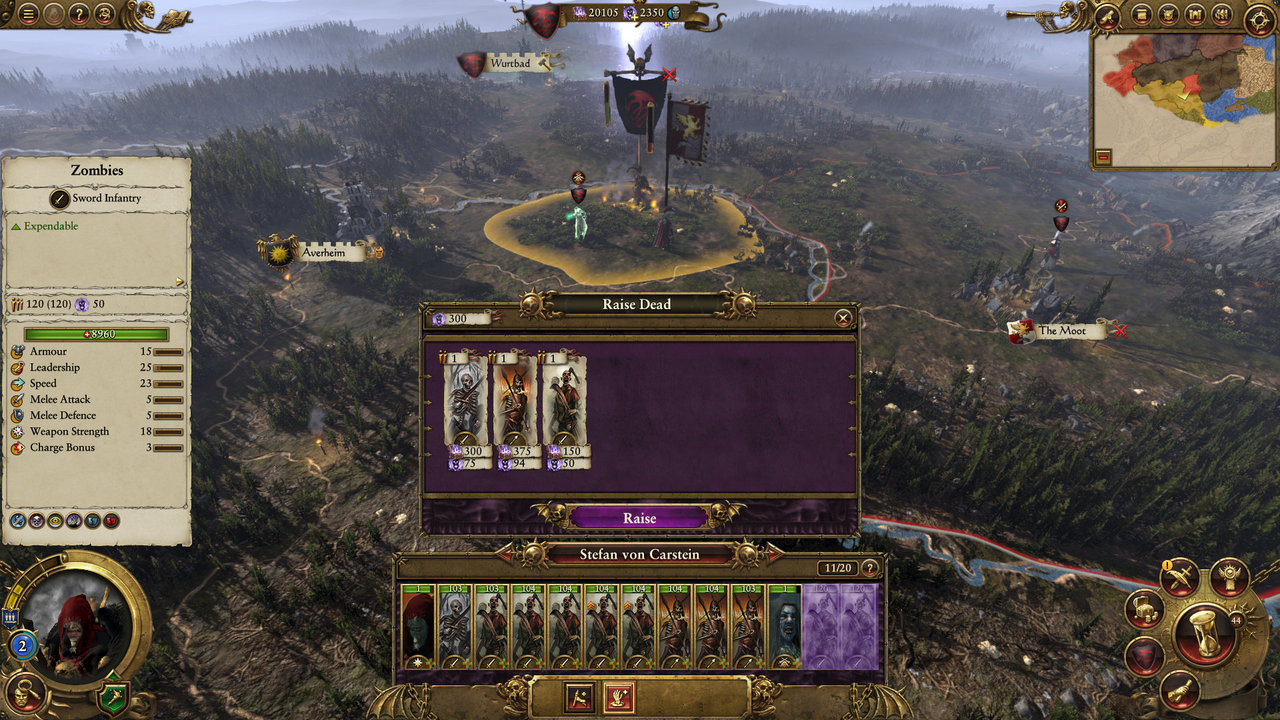
Task: Open the hand holding scroll button
Action: click(1179, 691)
